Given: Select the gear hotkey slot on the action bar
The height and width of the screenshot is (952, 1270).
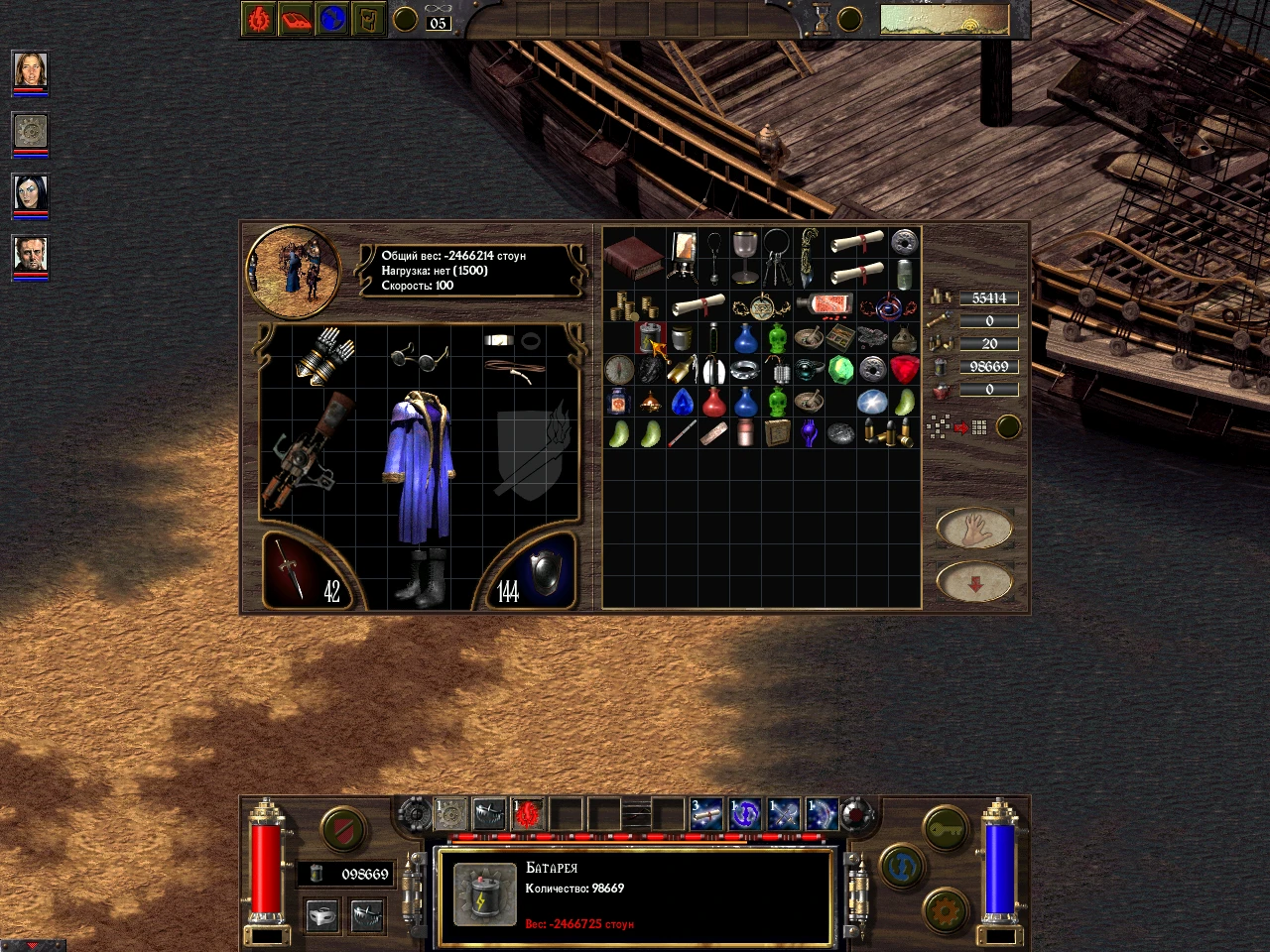Looking at the screenshot, I should pyautogui.click(x=447, y=814).
